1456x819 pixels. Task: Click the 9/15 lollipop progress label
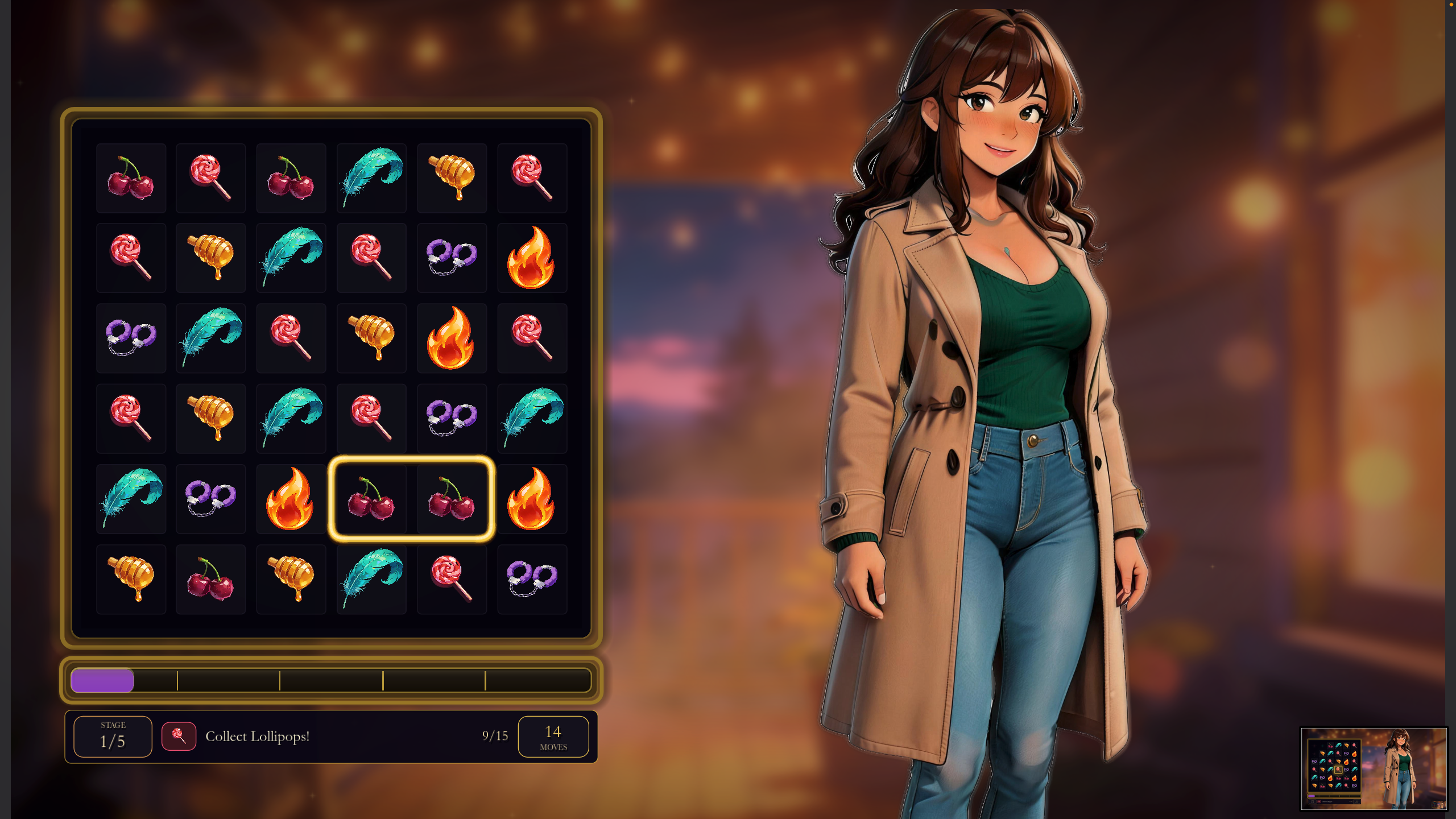[x=493, y=735]
